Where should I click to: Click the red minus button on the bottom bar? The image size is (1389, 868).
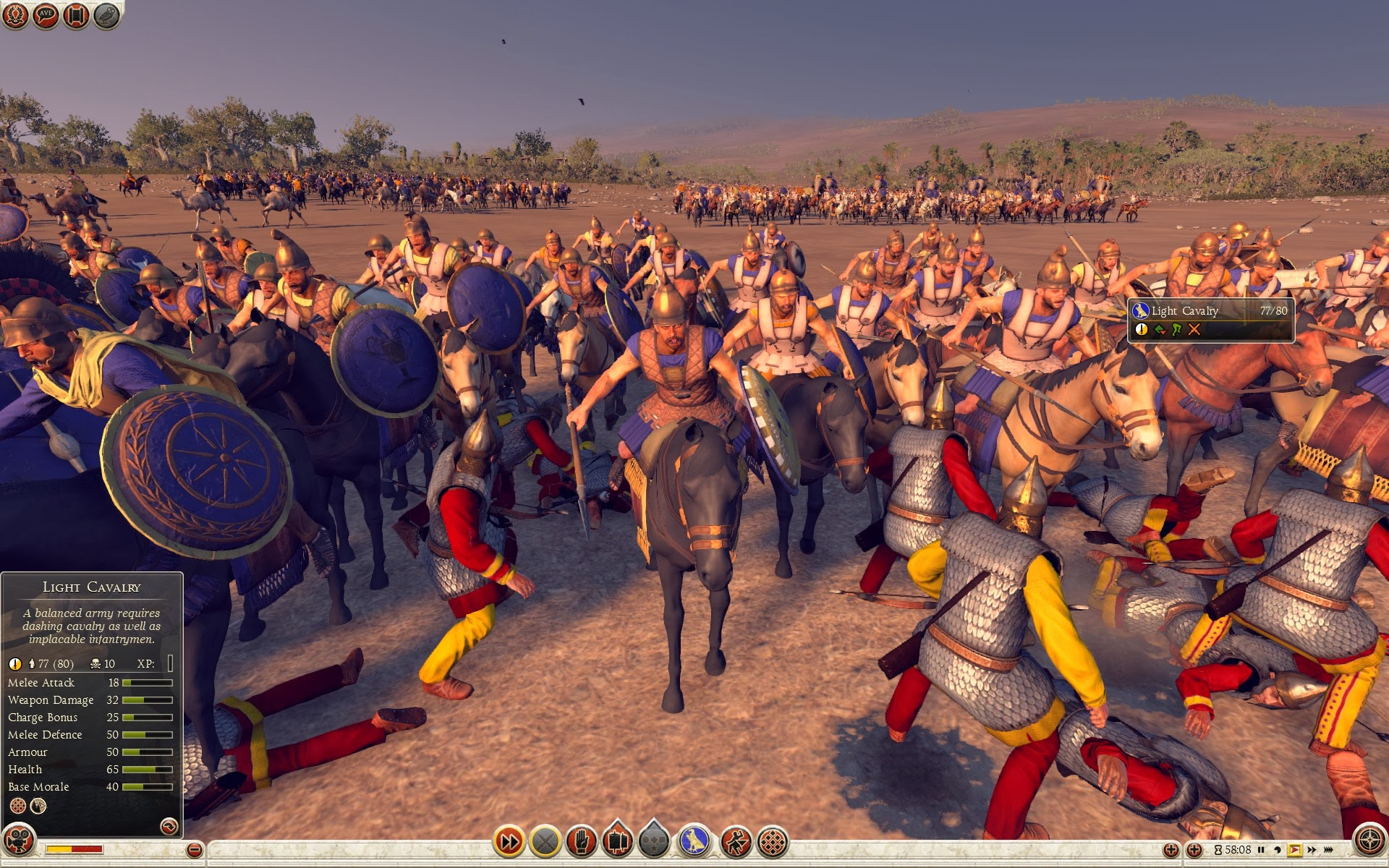(x=194, y=850)
